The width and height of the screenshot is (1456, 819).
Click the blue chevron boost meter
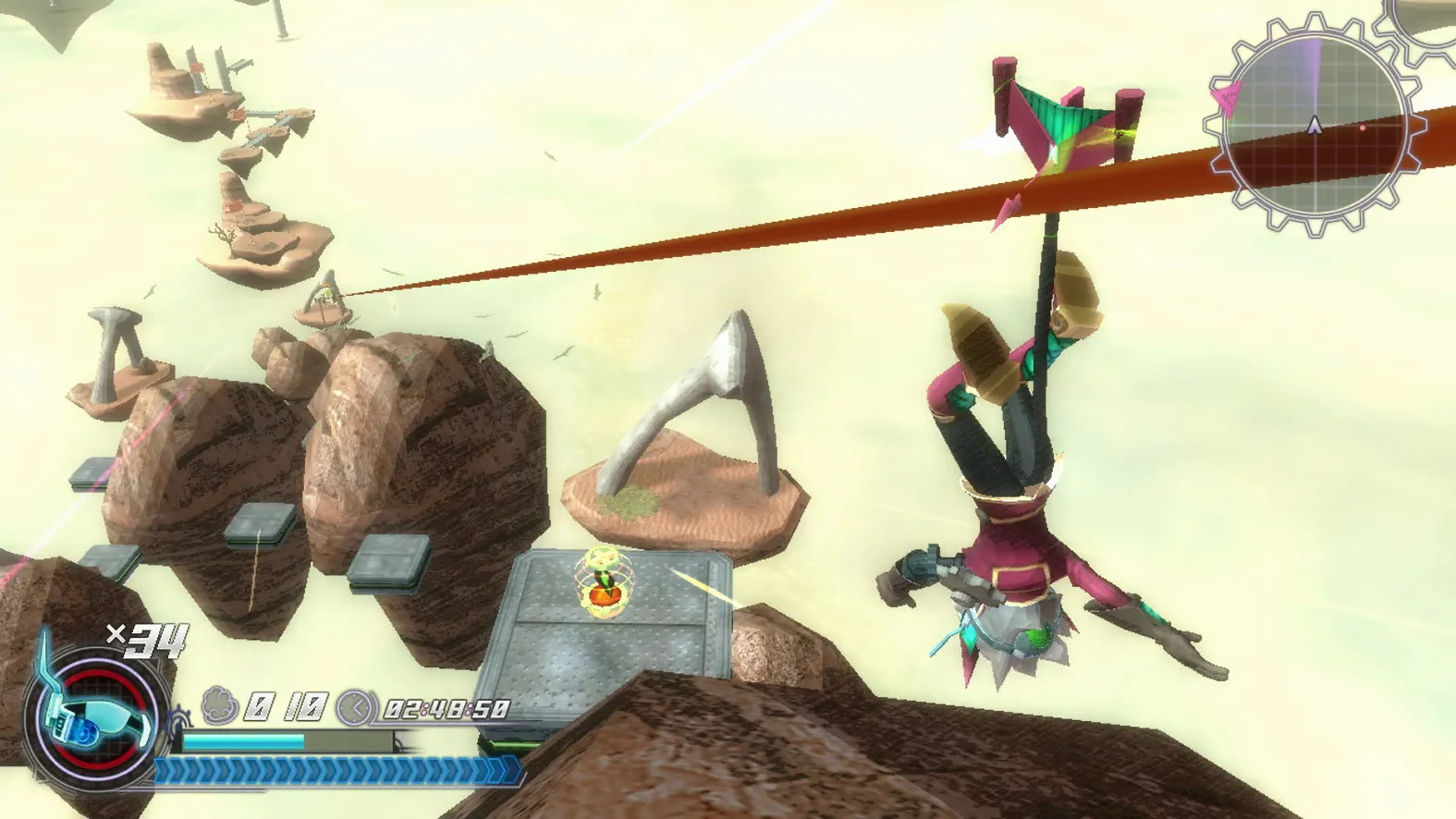335,770
